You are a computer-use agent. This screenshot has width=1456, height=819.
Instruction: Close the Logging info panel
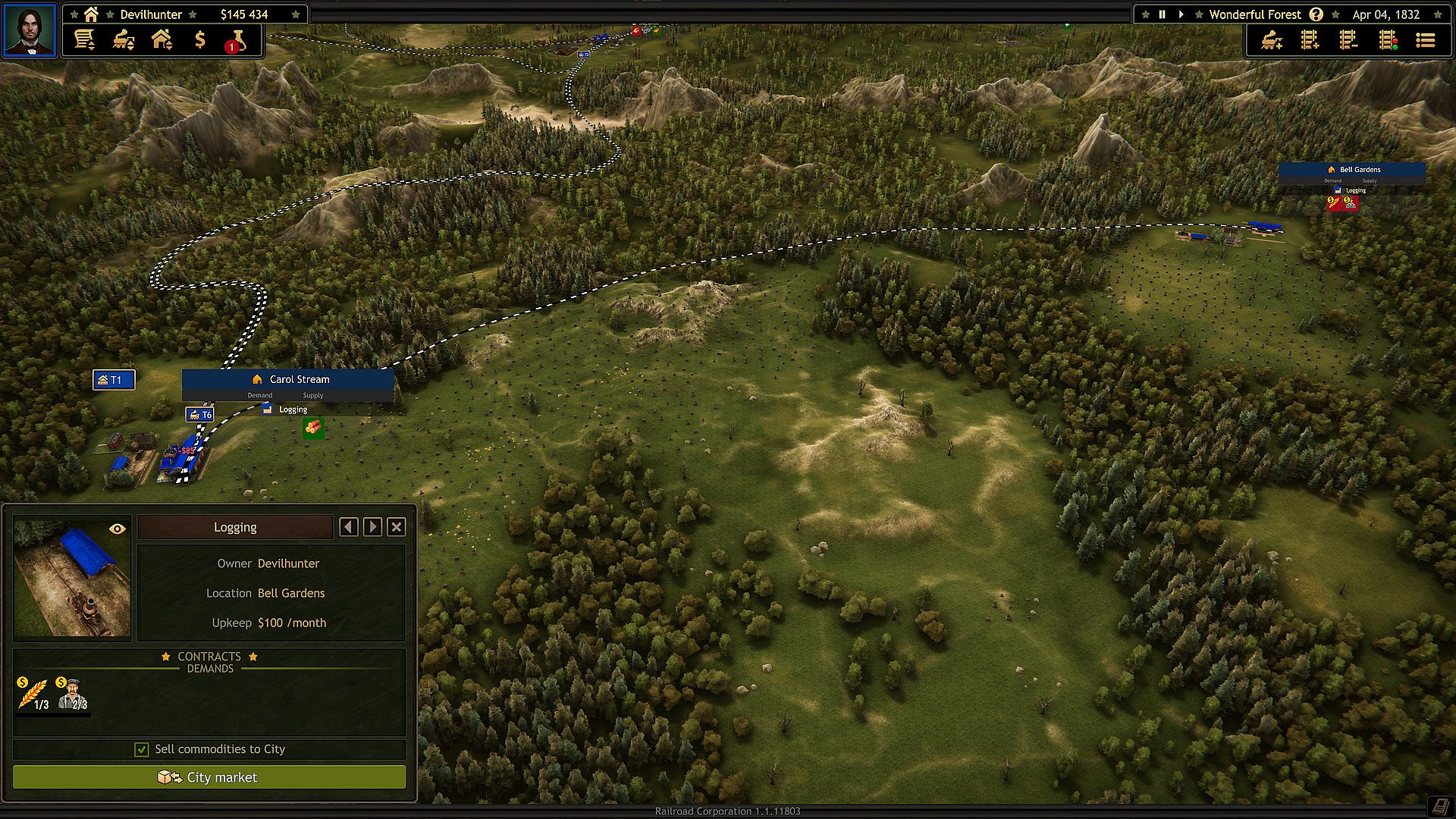(396, 527)
